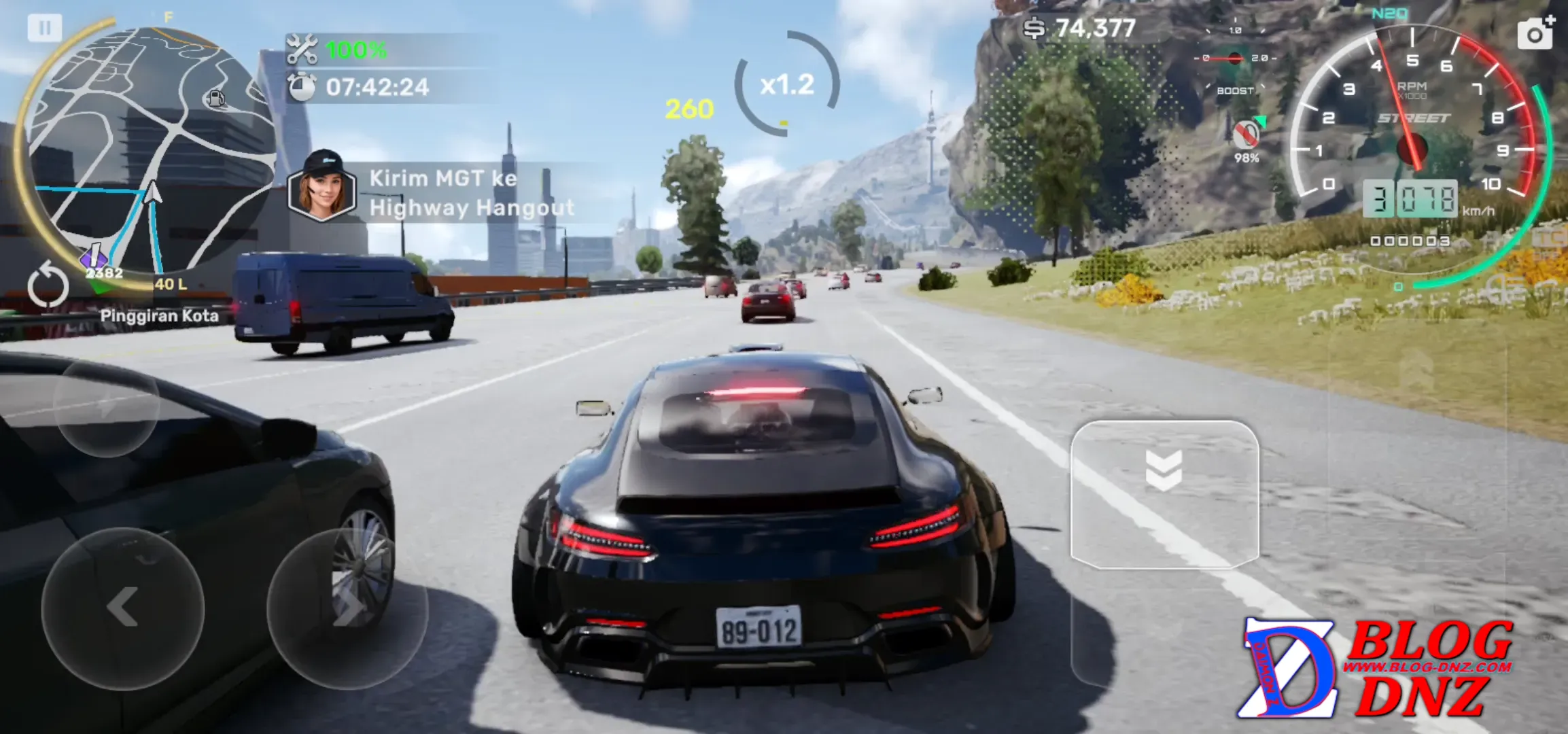Steer left with the left arrow button
1568x734 pixels.
(123, 608)
